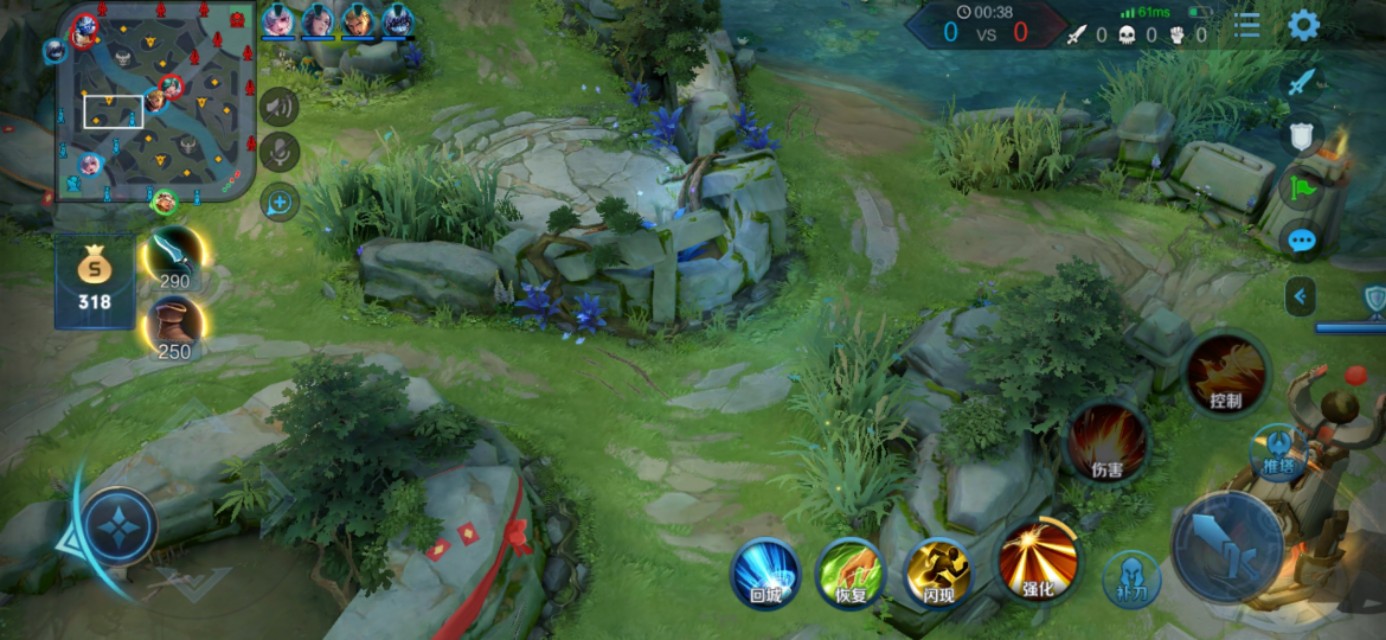The width and height of the screenshot is (1386, 640).
Task: Use the 恢复 heal skill
Action: (850, 573)
